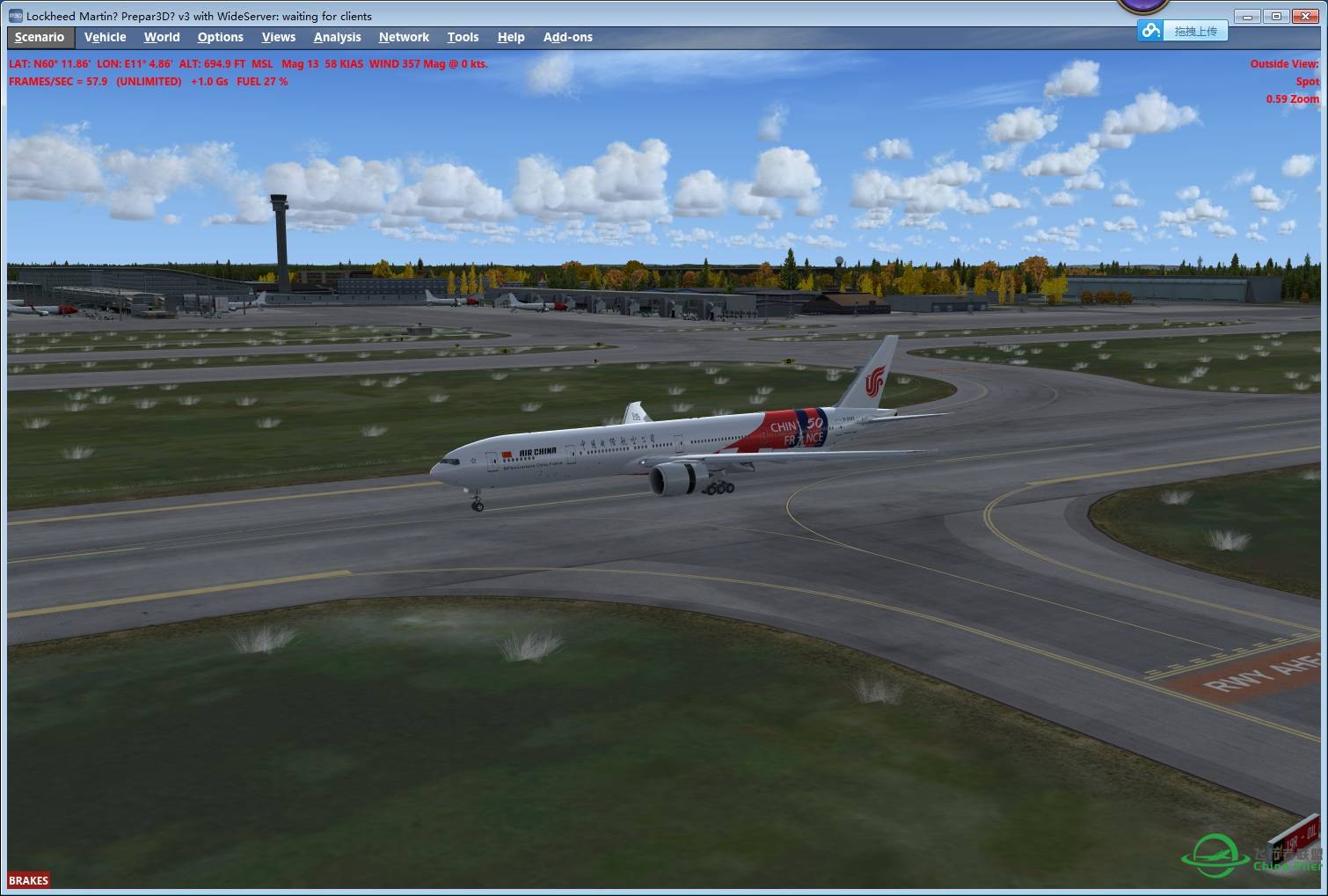
Task: Minimize the Prepar3D window
Action: tap(1247, 16)
